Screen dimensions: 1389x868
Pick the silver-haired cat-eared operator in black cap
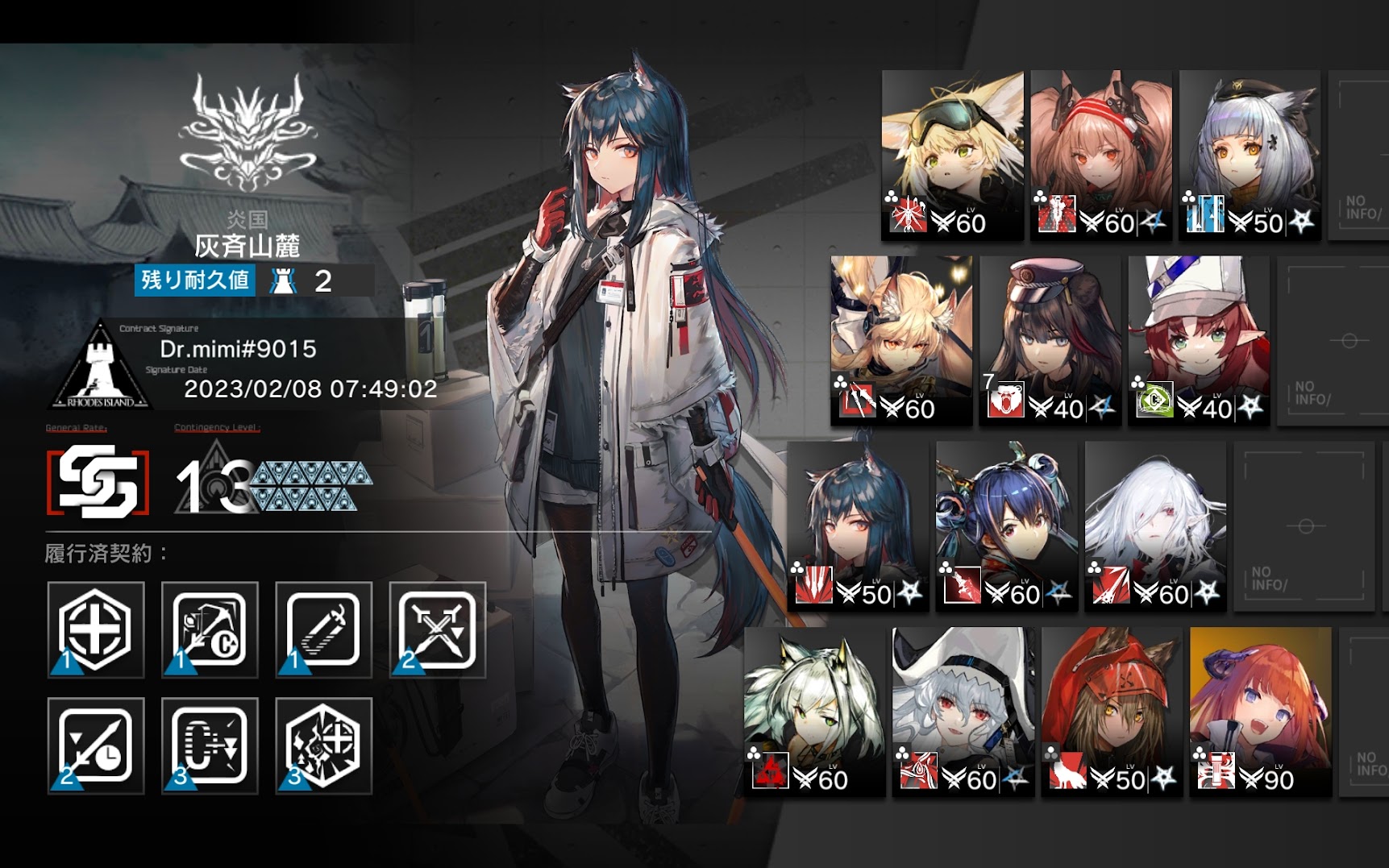1250,155
